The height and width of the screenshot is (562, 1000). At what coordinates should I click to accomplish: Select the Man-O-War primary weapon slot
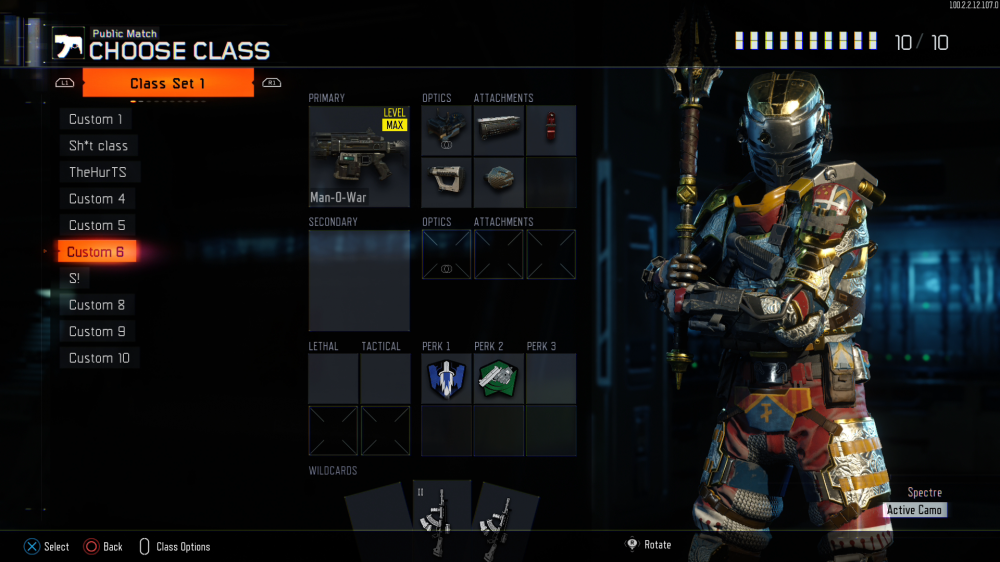click(x=359, y=156)
